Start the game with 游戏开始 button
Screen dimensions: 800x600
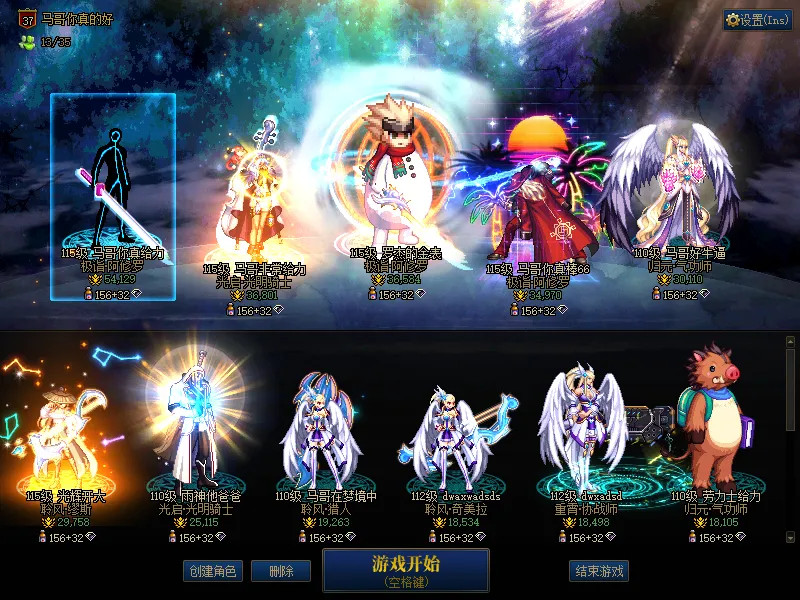pyautogui.click(x=405, y=569)
